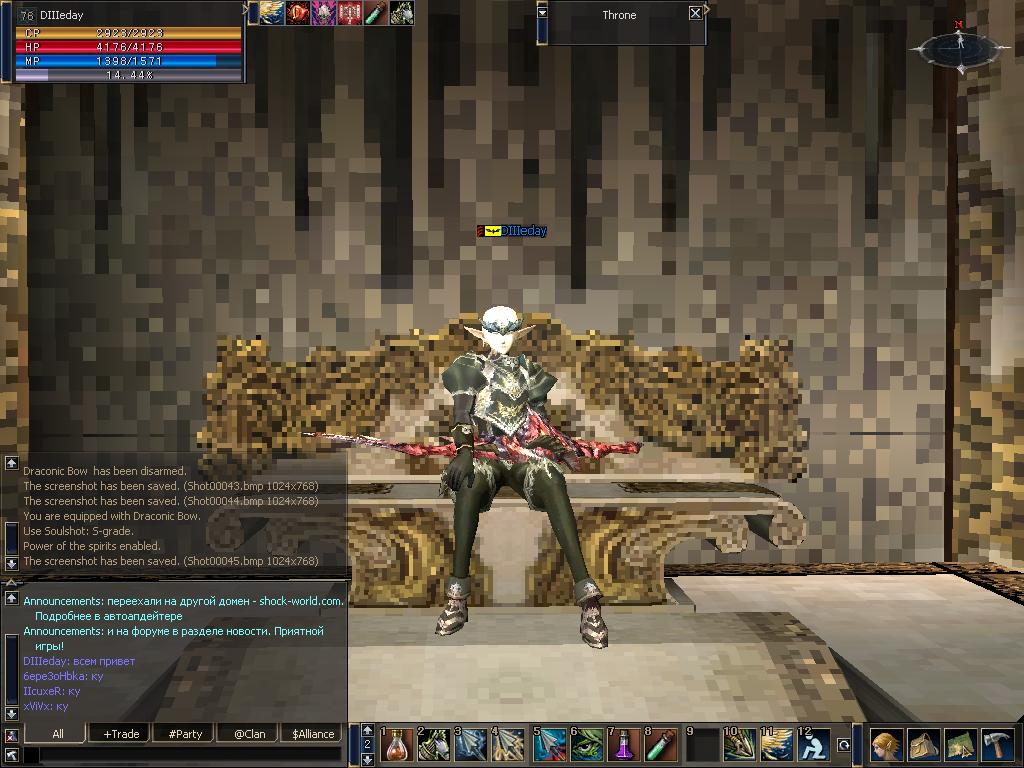Use the orange potion in slot 1
Screen dimensions: 1024x768
coord(397,745)
